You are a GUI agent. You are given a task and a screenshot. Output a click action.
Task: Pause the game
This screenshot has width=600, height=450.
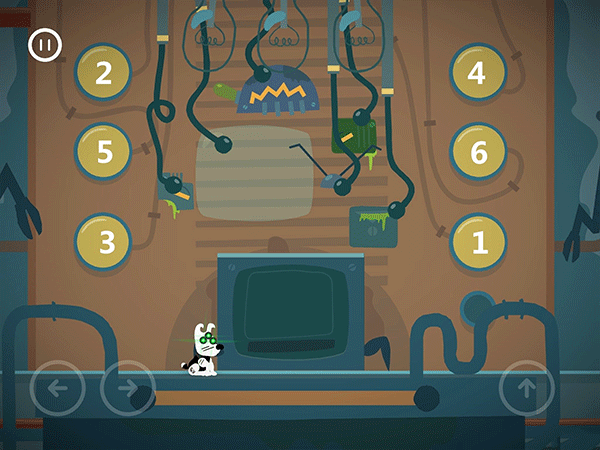43,45
